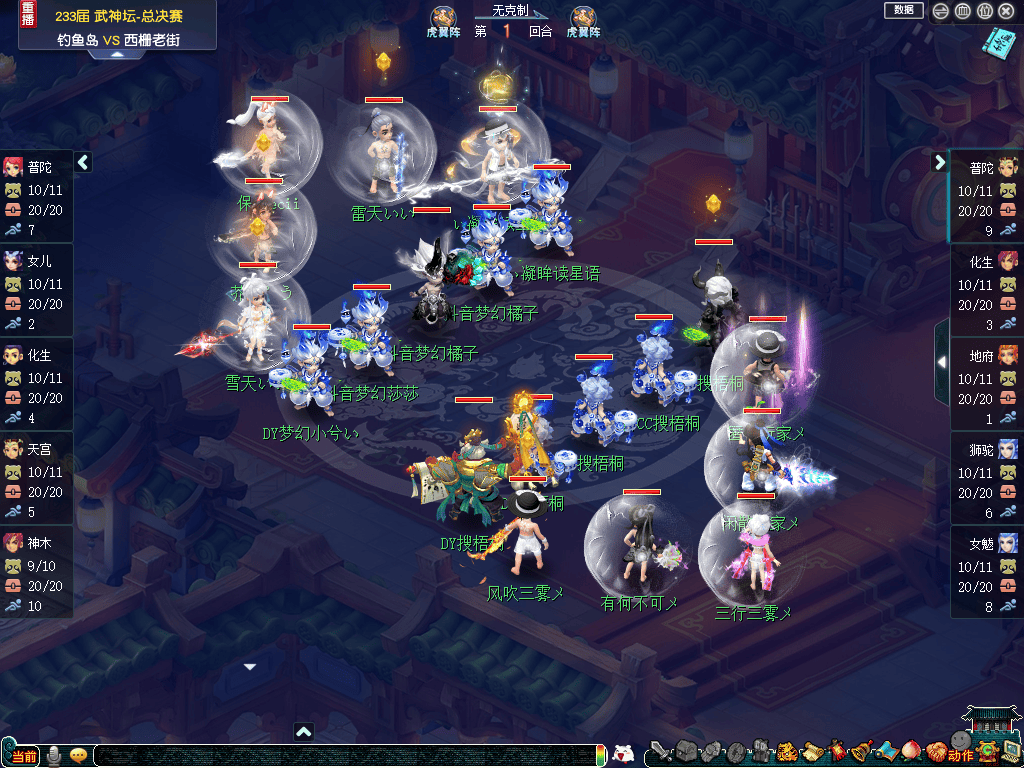
Task: Click the swap arrows round button
Action: [941, 11]
